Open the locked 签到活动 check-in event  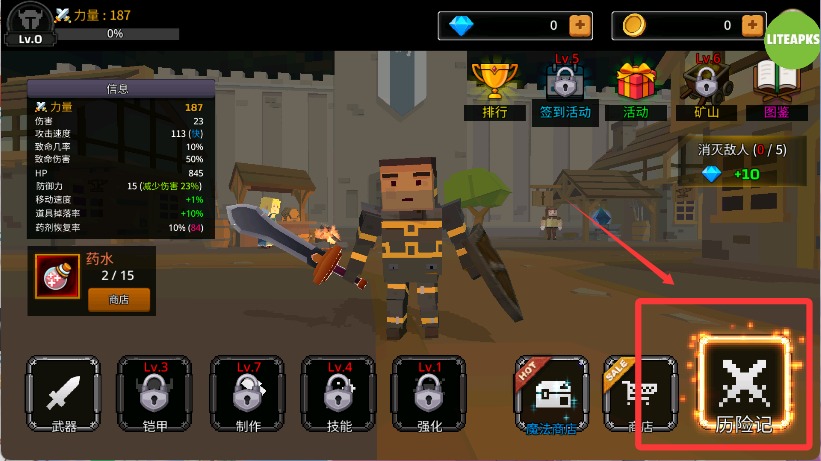[565, 88]
